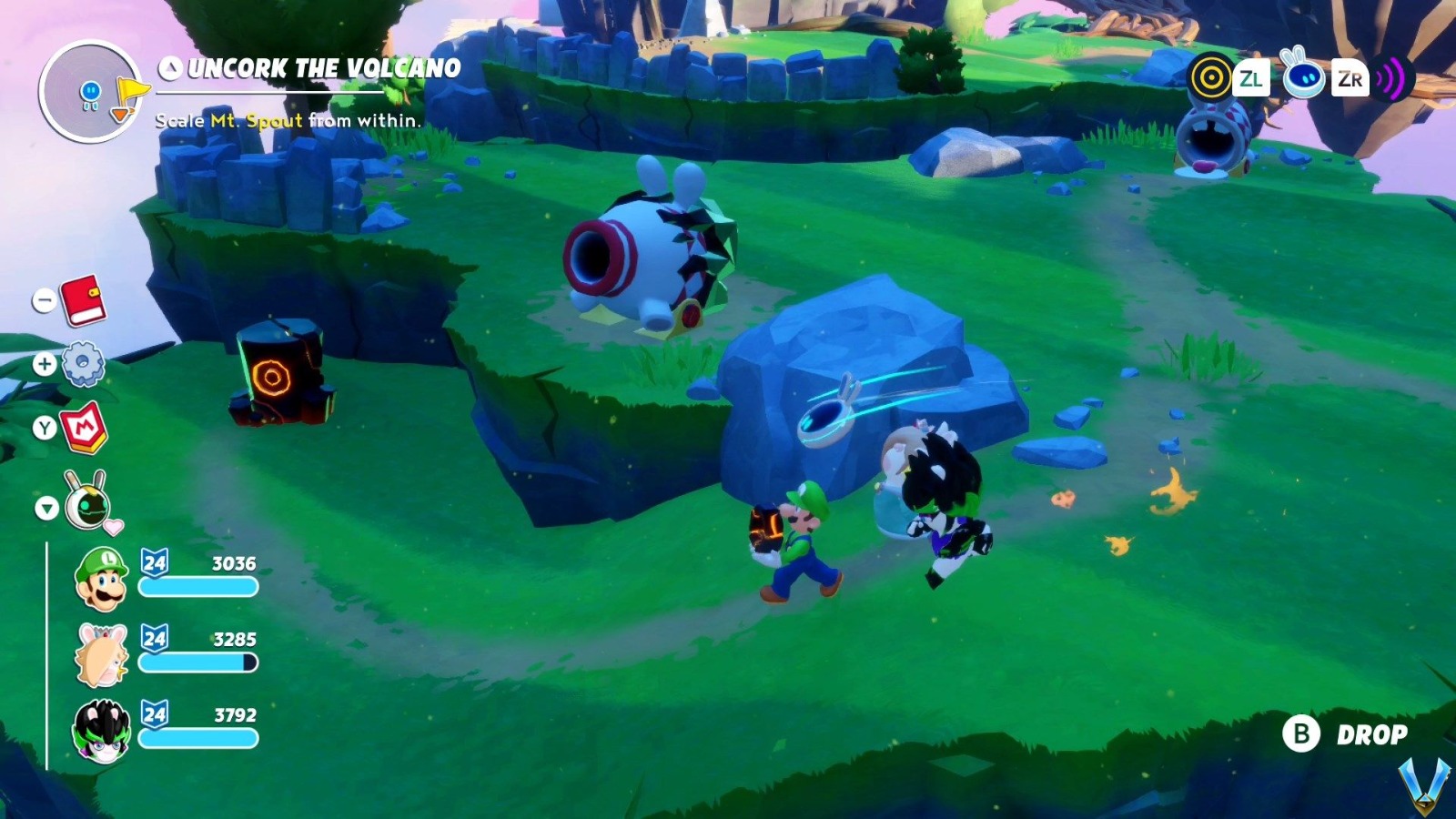Click the Spark face icon between ZL and ZR
Screen dimensions: 1456x819
[1303, 78]
